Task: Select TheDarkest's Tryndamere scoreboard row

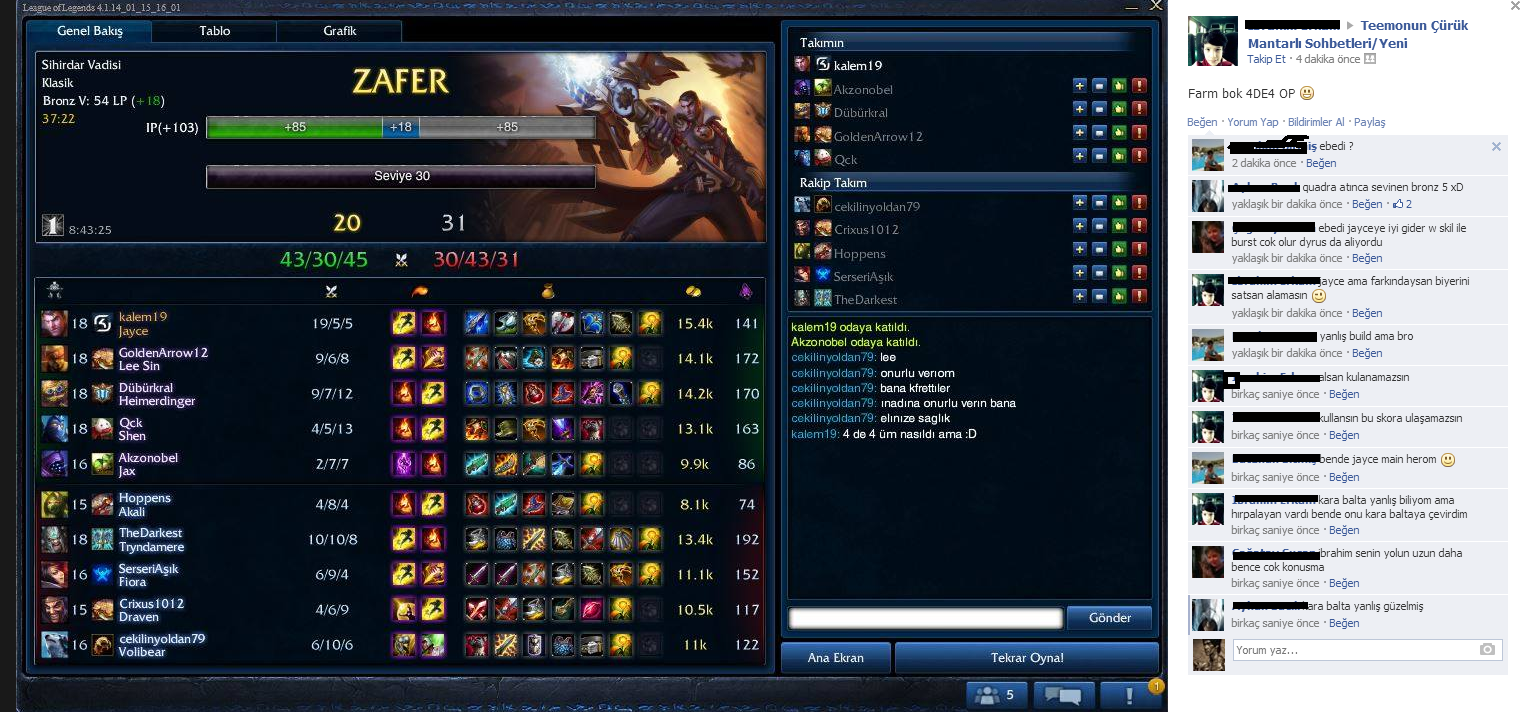Action: [400, 540]
